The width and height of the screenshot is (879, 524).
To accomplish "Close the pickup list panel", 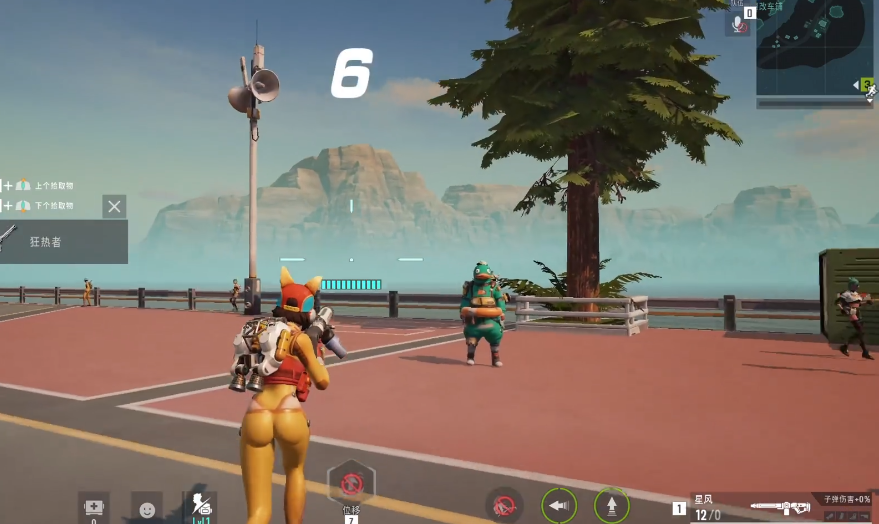I will (x=114, y=207).
